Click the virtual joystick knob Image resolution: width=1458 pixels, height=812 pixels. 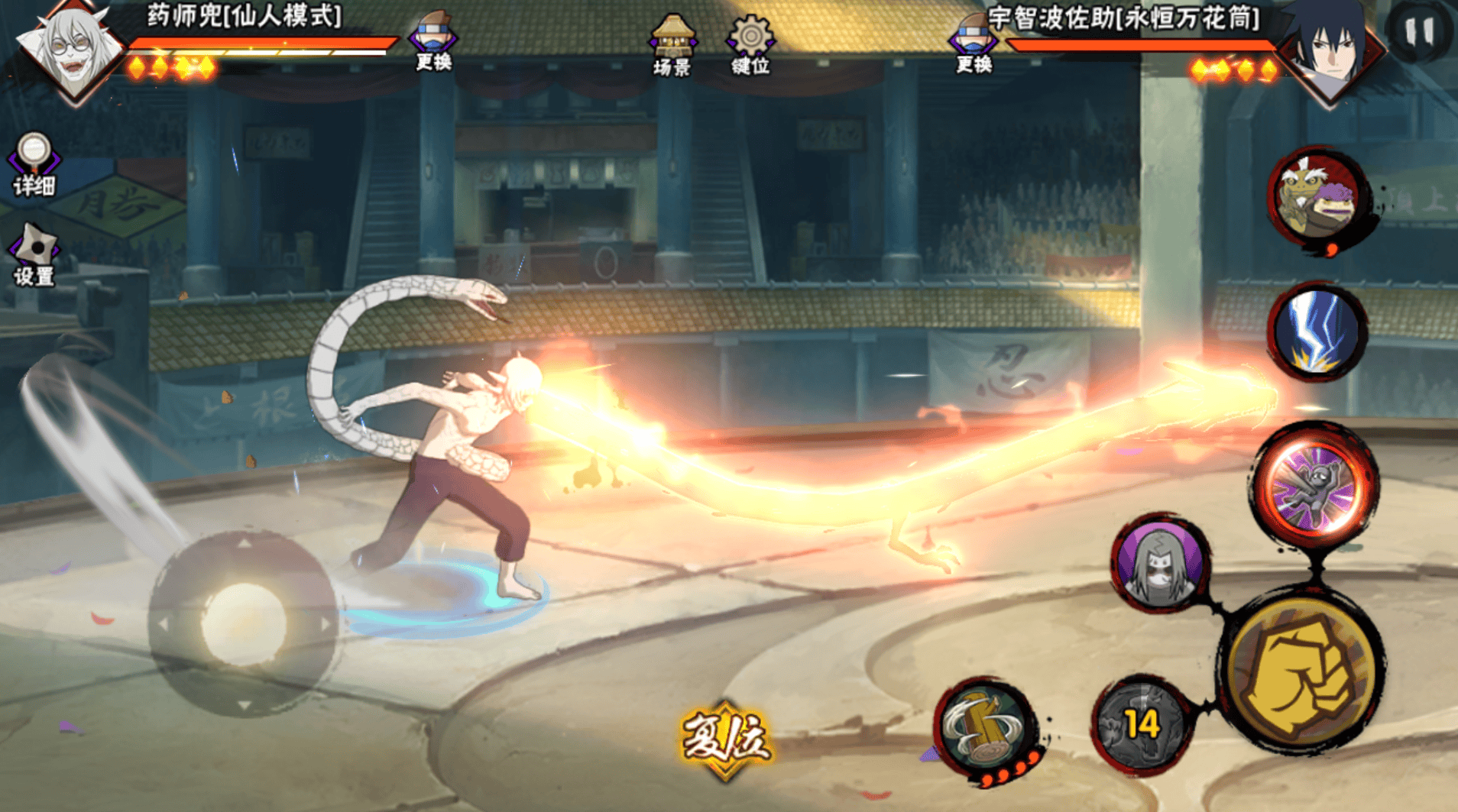[243, 623]
